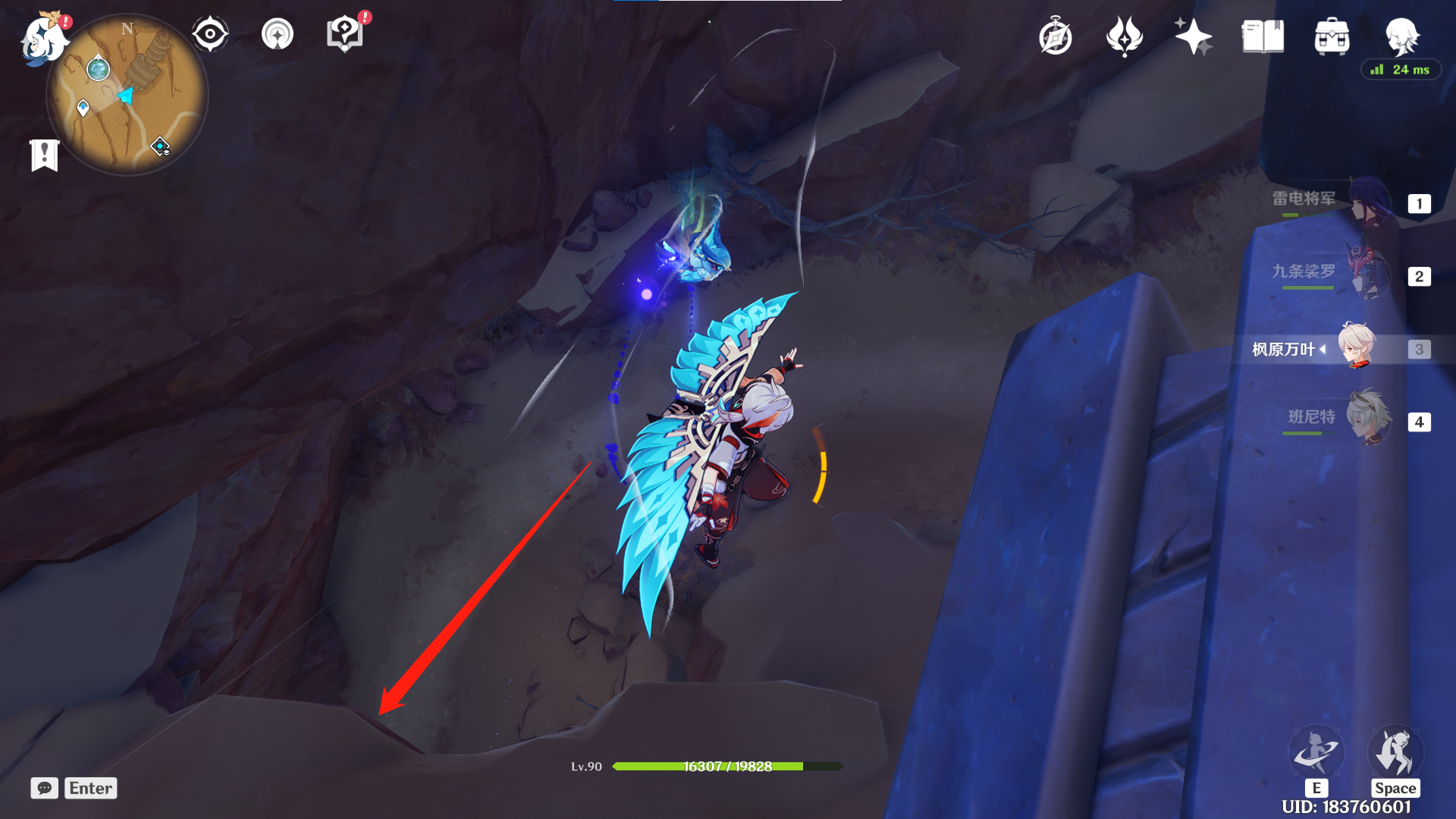
Task: Open the Paimon menu
Action: (43, 38)
